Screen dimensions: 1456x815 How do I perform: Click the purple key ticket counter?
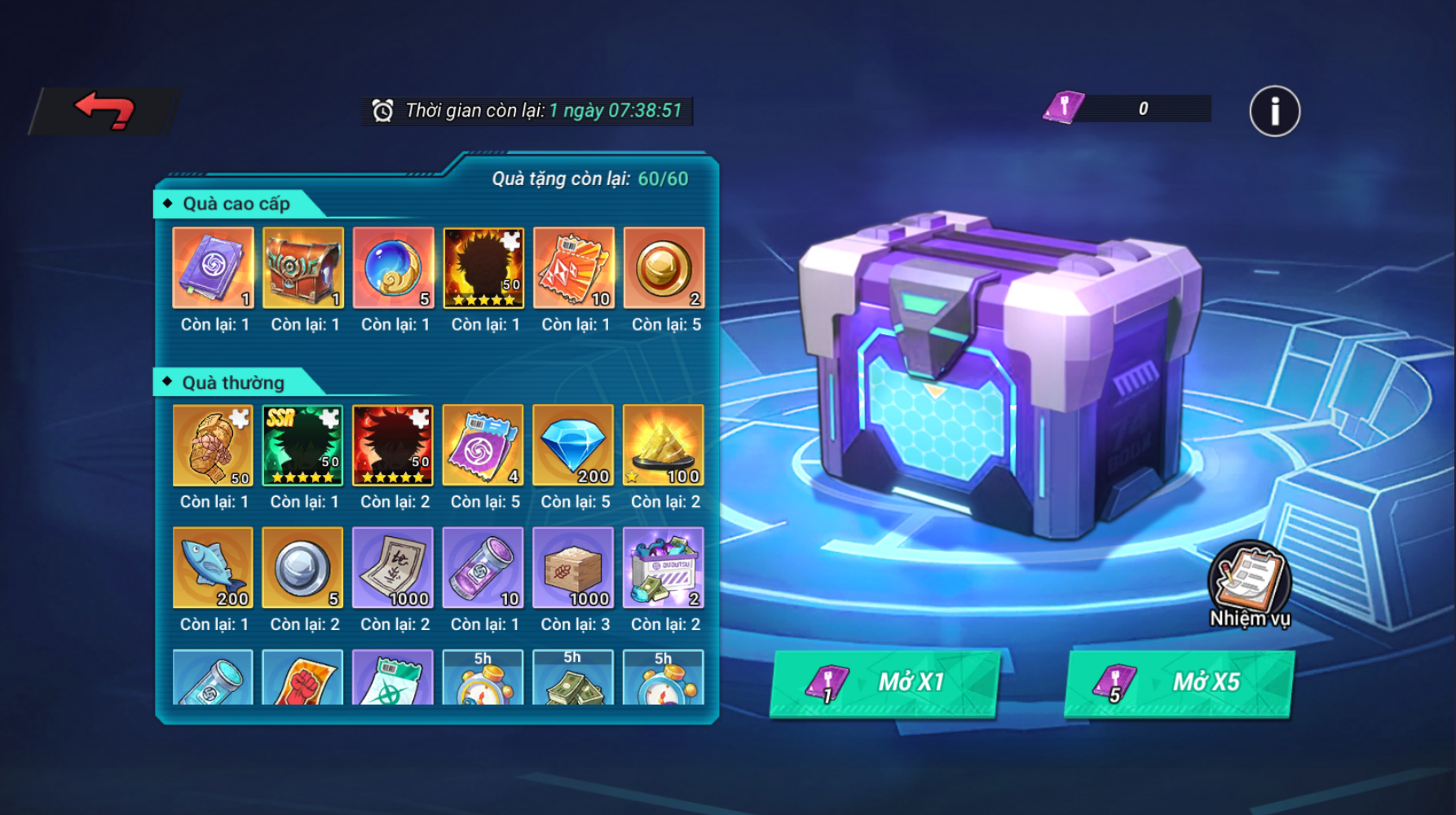coord(1127,108)
